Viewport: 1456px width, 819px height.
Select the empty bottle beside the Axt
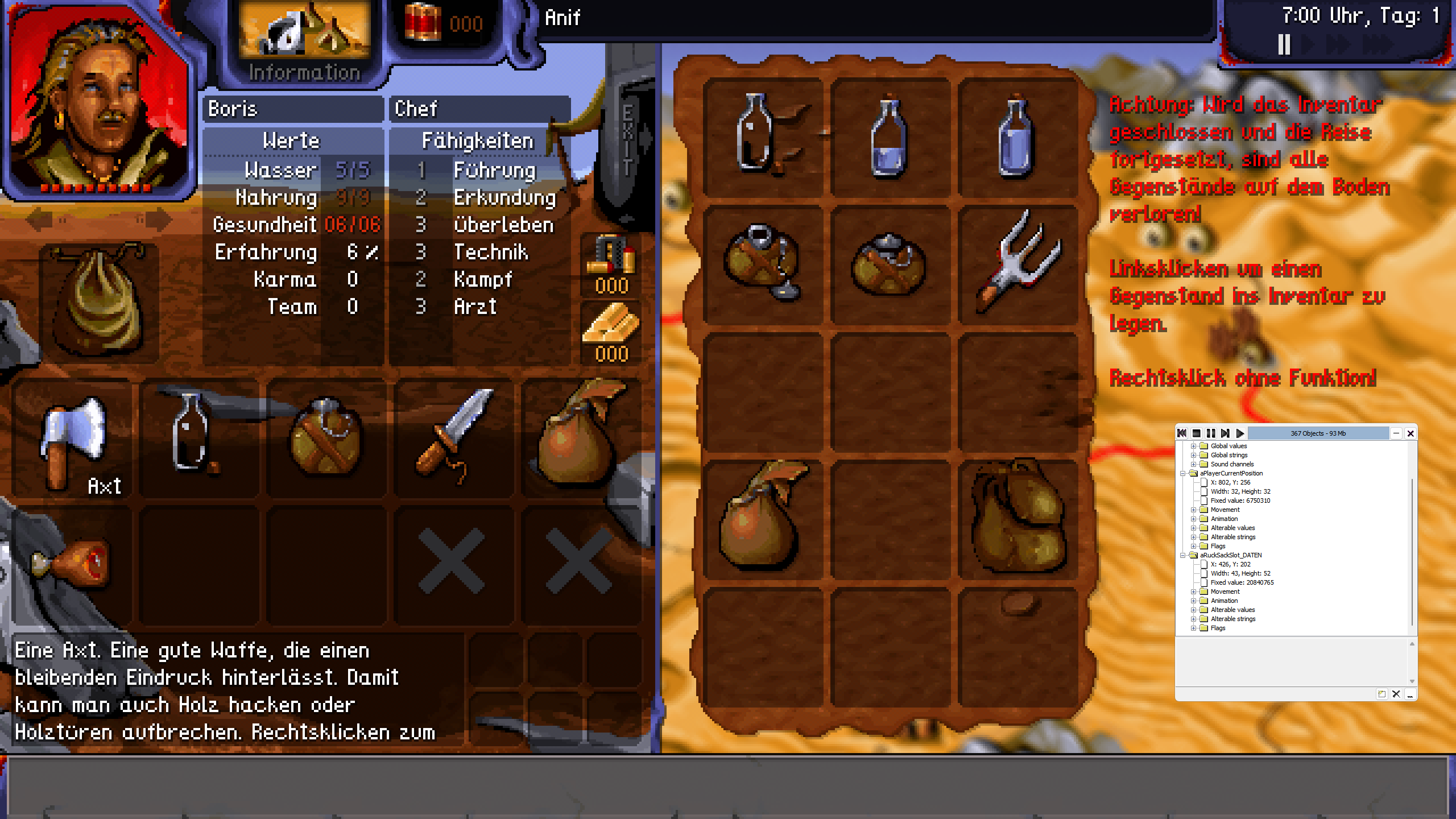point(193,435)
